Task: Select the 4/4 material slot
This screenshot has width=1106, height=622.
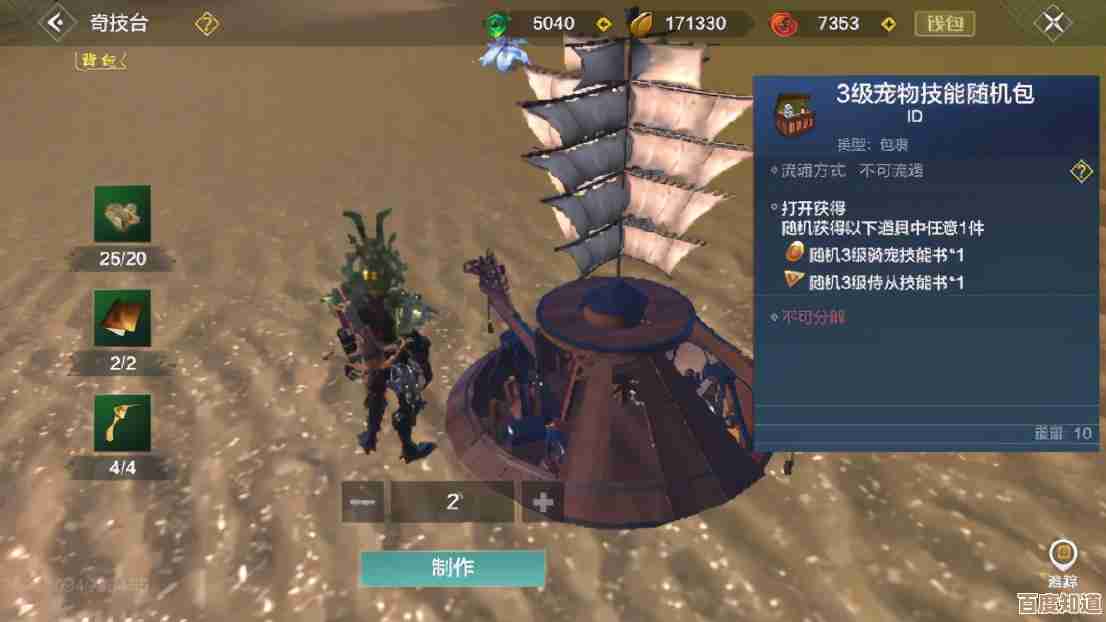Action: [x=123, y=422]
